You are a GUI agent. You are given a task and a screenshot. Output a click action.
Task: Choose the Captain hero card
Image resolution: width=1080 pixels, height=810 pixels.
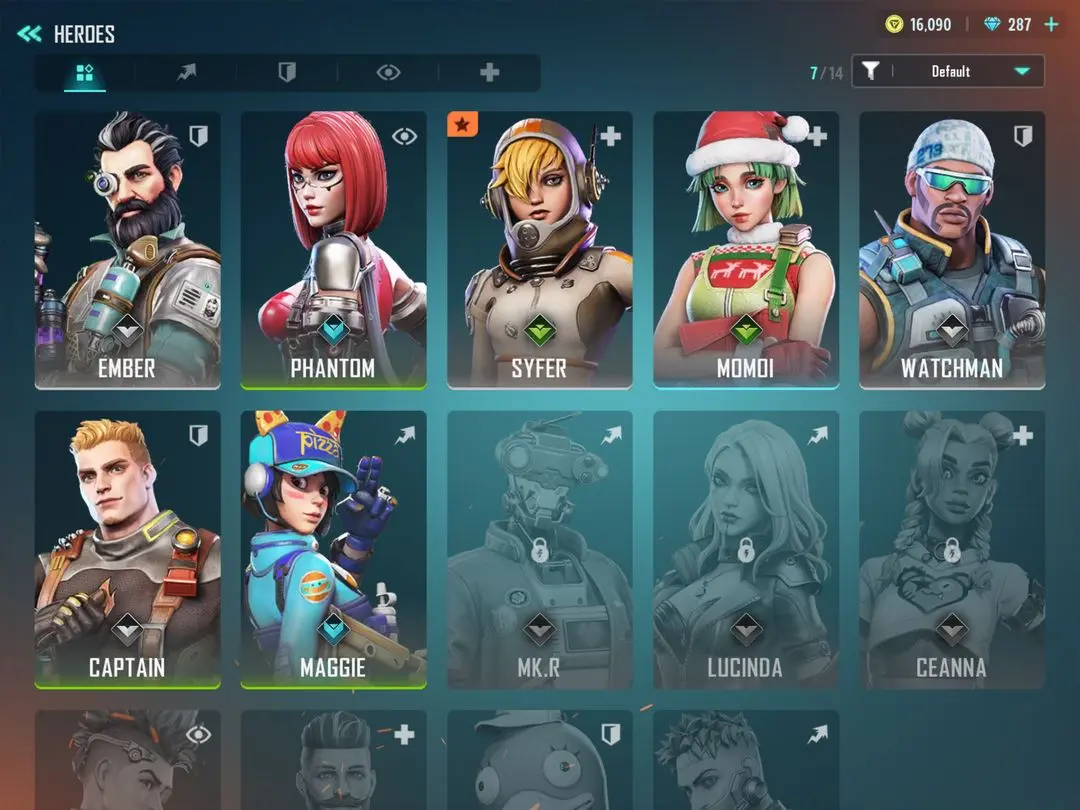coord(128,549)
